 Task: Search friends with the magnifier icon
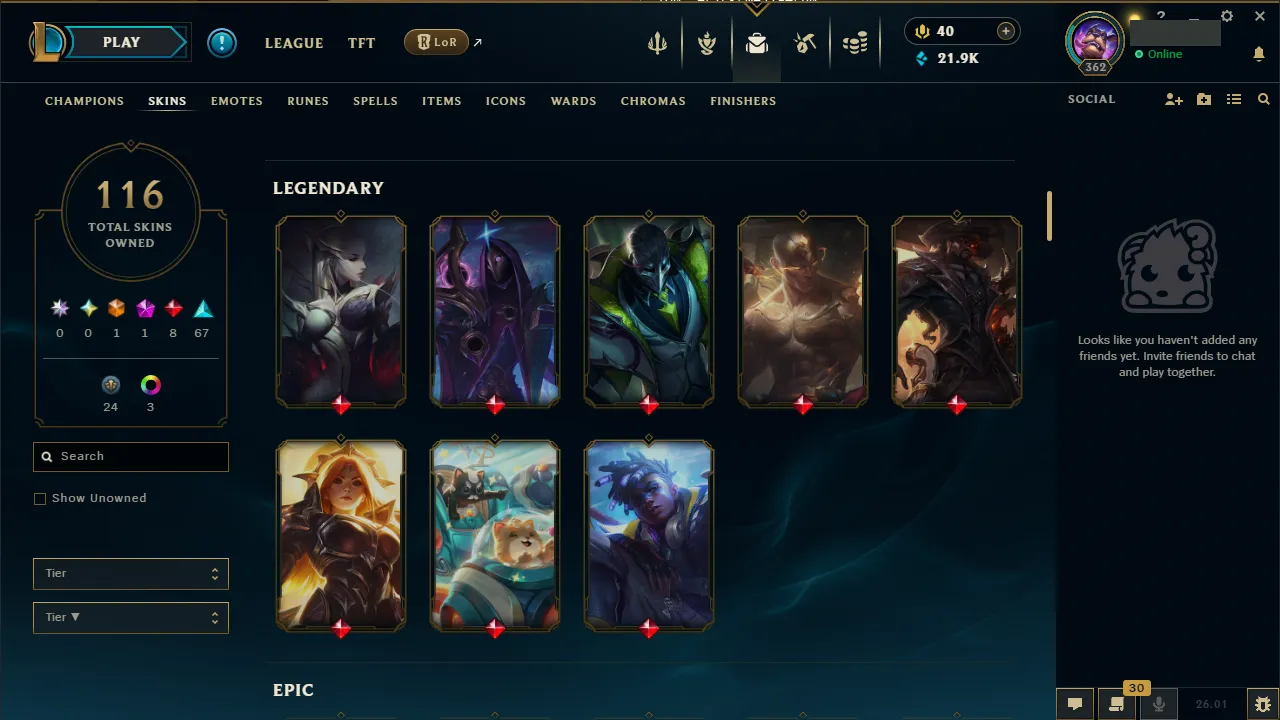[1263, 99]
